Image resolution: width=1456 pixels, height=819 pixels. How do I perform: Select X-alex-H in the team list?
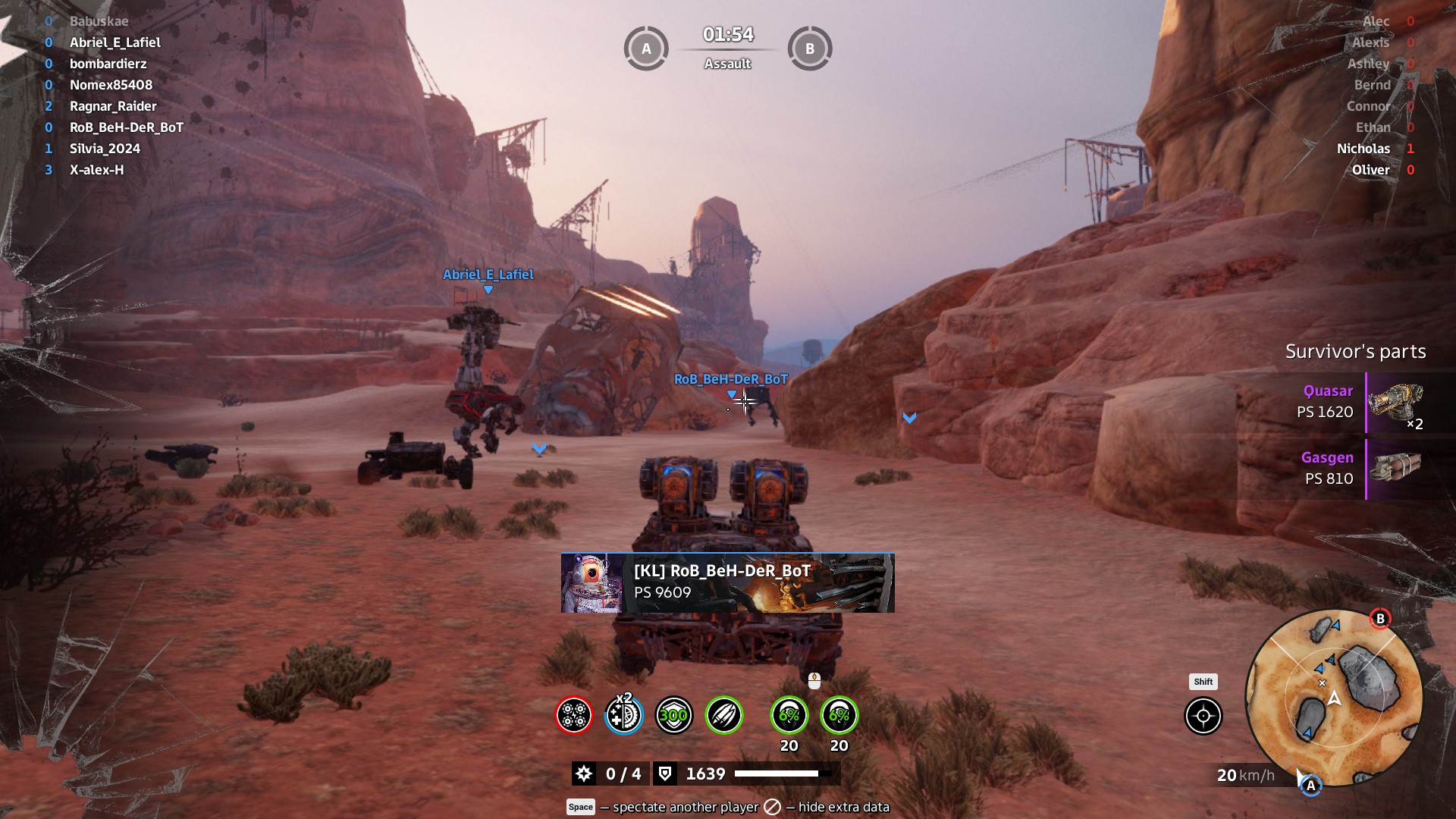pyautogui.click(x=96, y=170)
